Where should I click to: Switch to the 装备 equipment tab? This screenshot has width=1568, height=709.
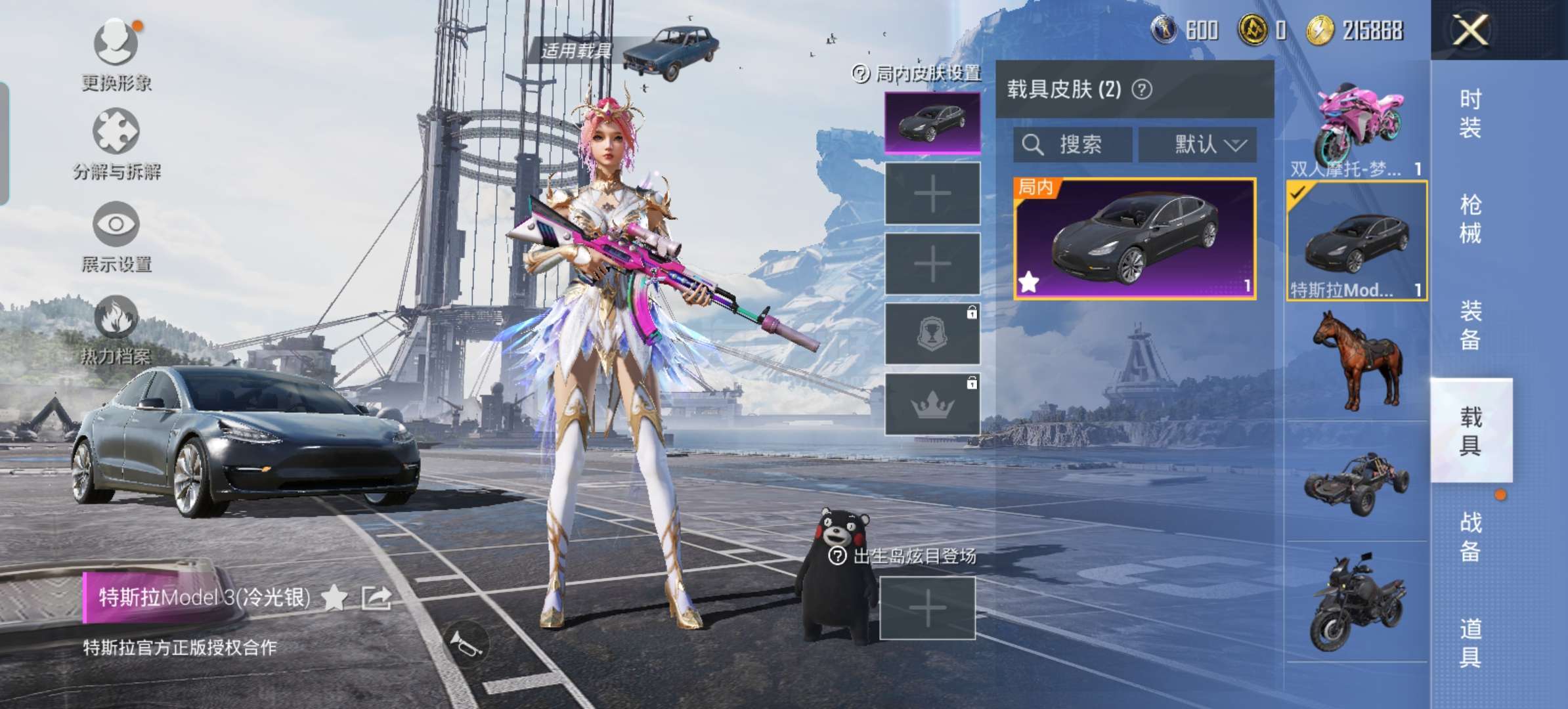click(x=1470, y=325)
